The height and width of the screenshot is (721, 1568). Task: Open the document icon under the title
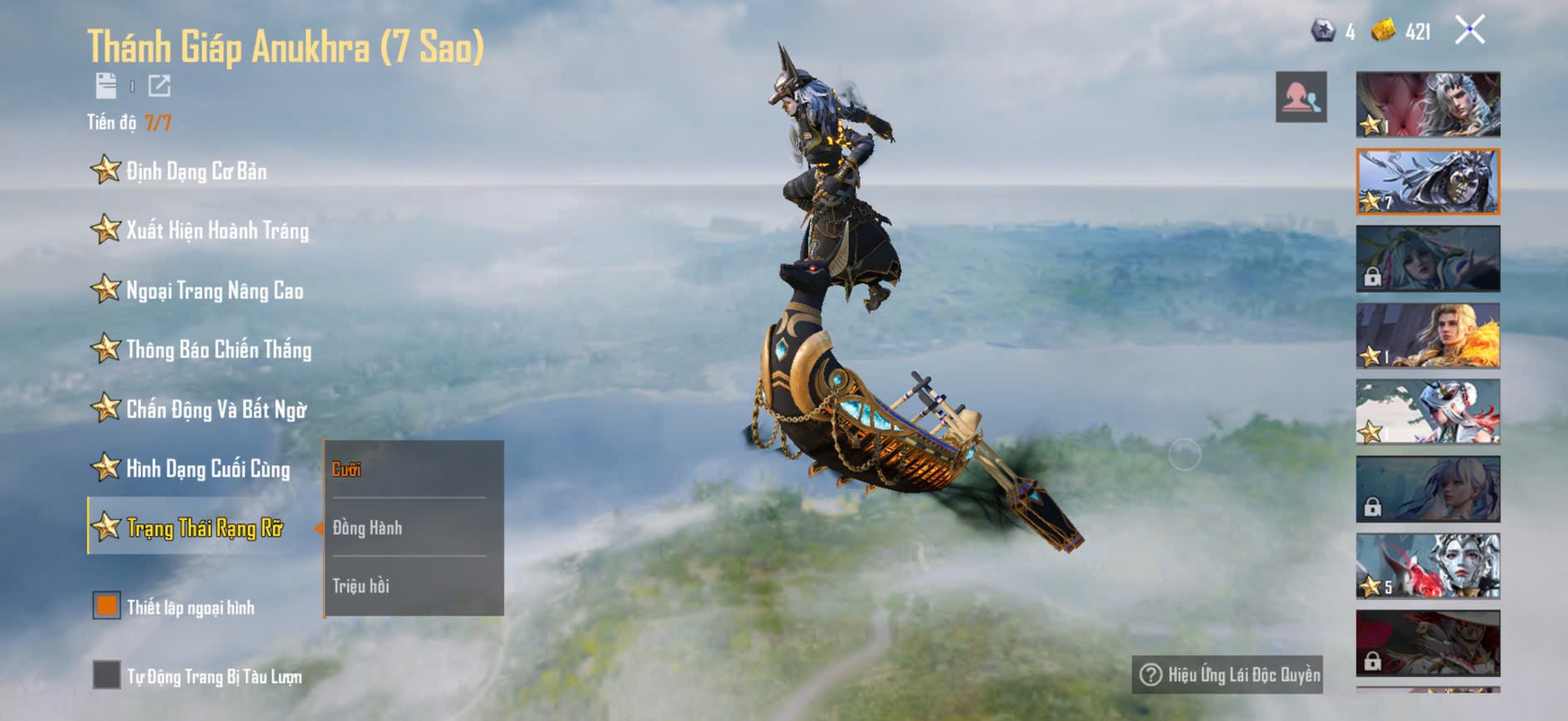click(106, 86)
